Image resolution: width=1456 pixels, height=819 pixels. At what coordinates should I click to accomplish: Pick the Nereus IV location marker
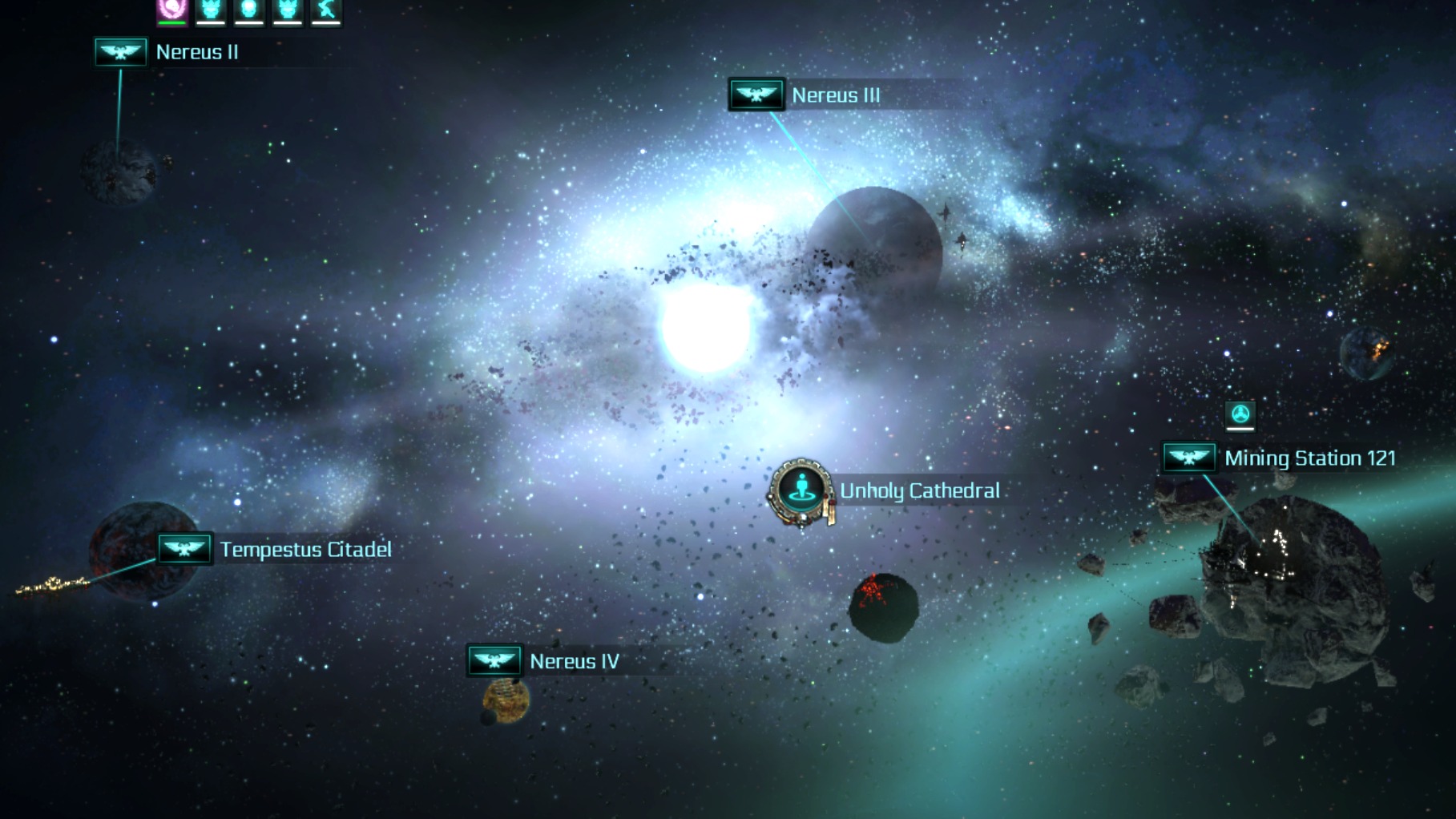pyautogui.click(x=494, y=661)
